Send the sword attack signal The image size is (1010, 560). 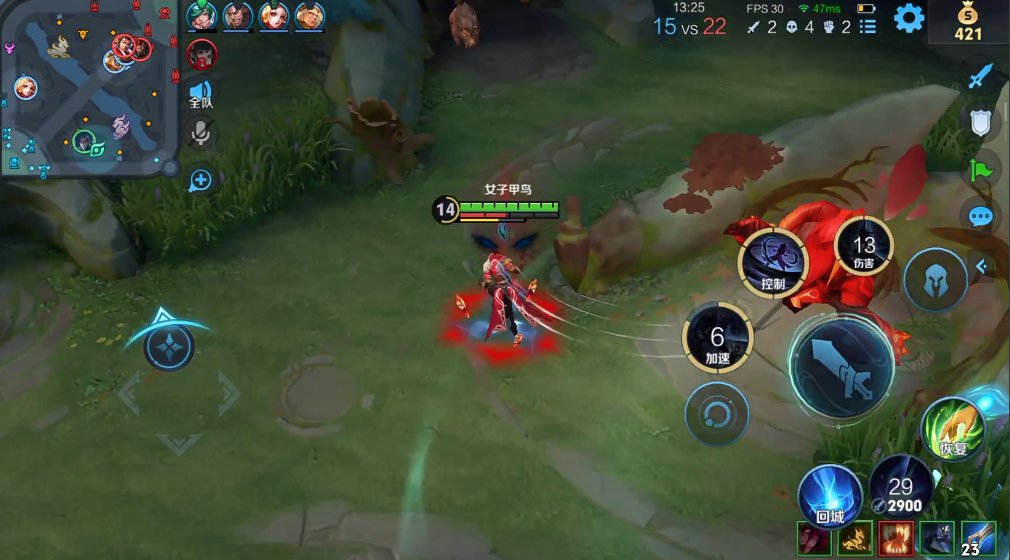[x=981, y=76]
